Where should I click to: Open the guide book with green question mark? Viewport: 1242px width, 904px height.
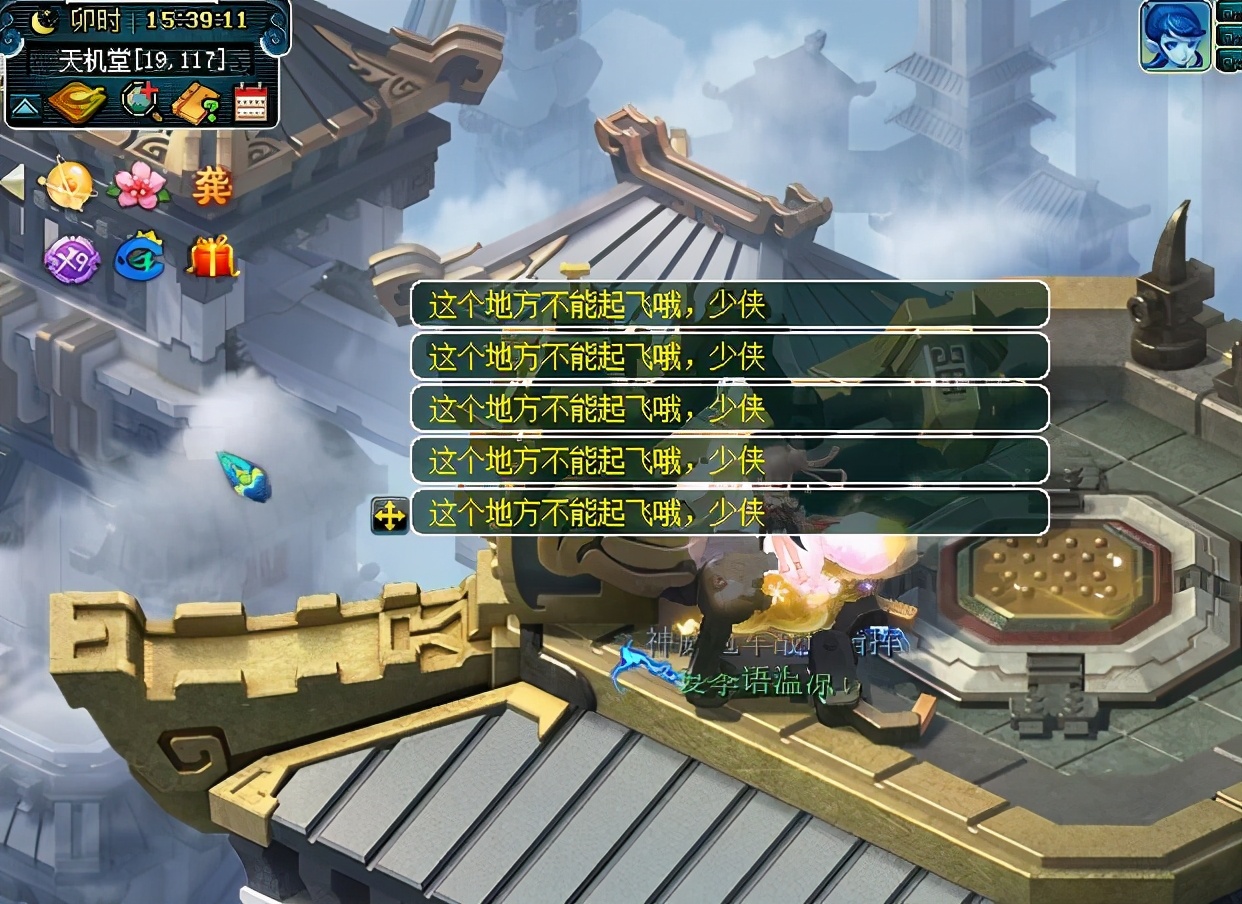(x=196, y=103)
